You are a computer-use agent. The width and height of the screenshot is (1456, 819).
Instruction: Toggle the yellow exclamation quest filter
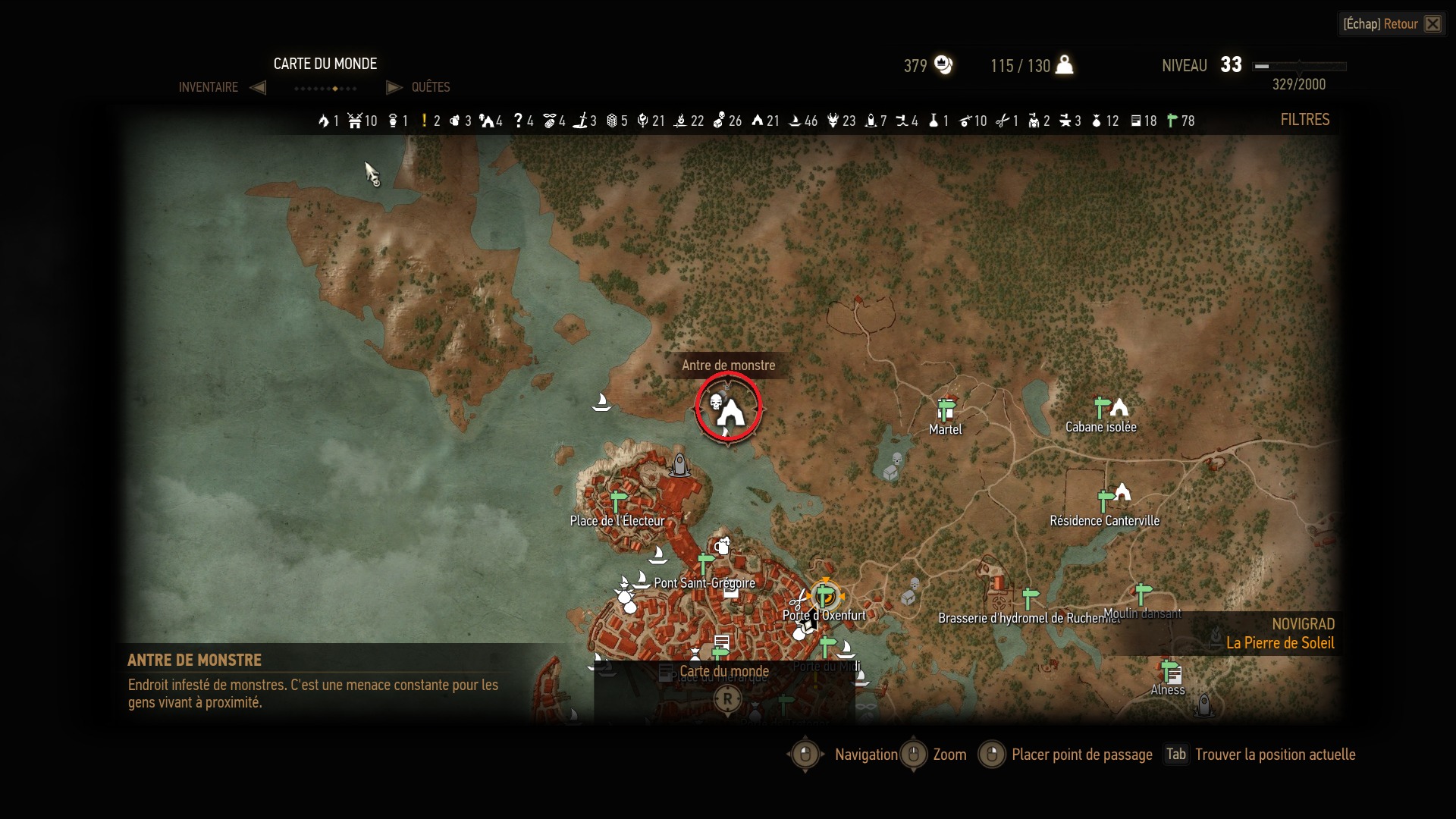431,121
